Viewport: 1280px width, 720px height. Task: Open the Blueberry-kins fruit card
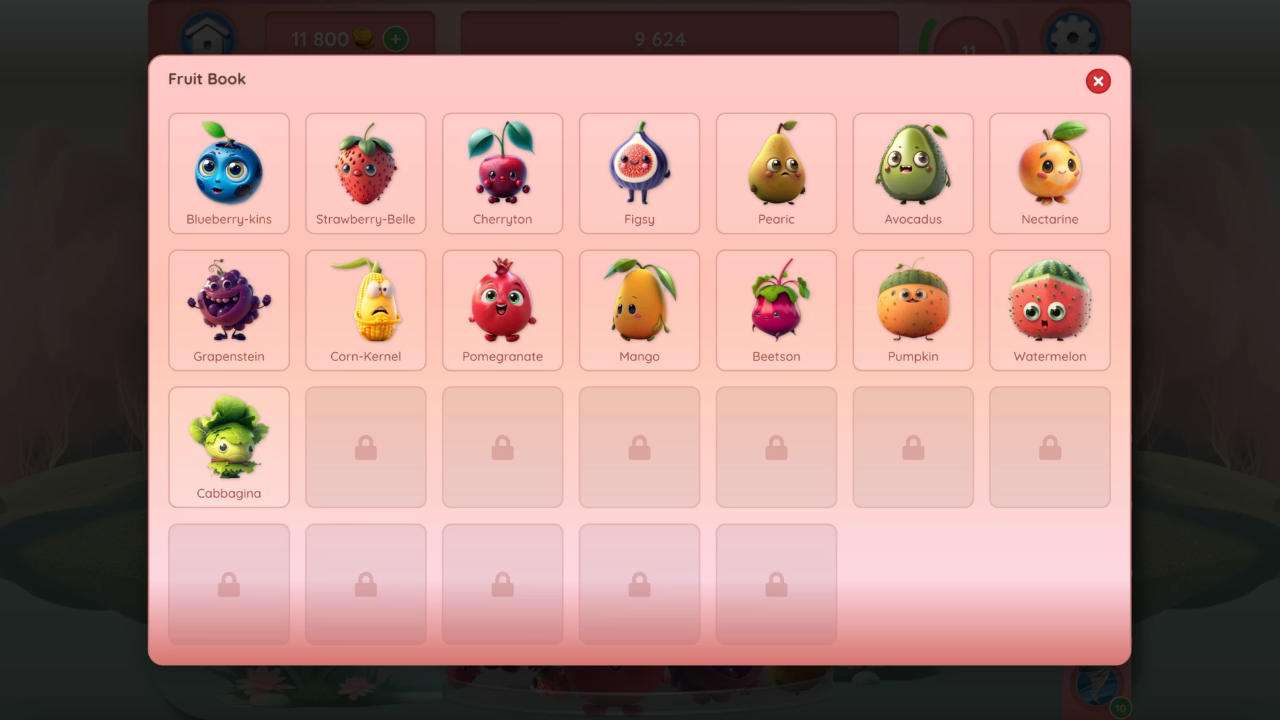pos(229,173)
